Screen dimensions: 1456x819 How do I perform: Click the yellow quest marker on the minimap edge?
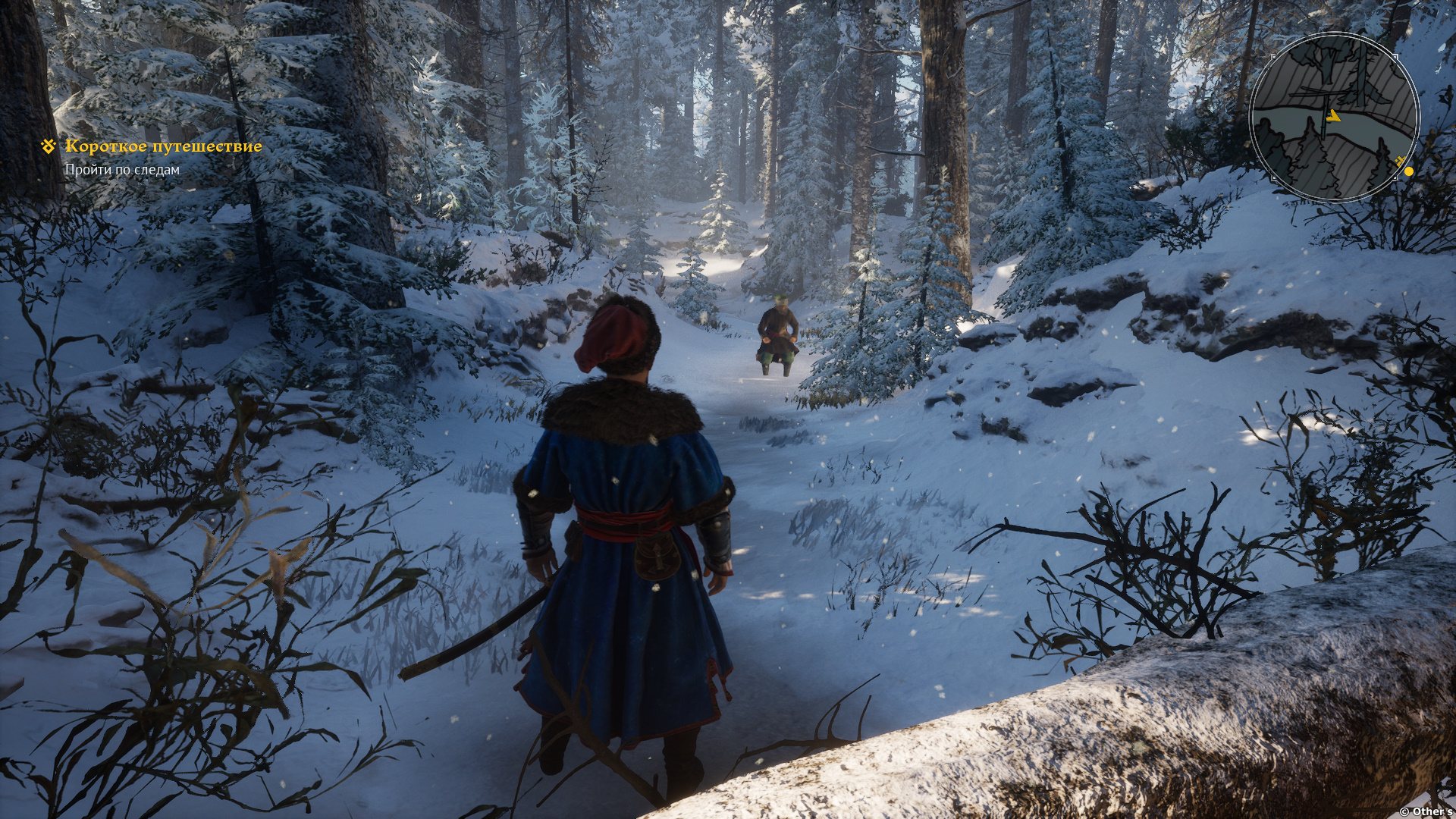coord(1408,171)
